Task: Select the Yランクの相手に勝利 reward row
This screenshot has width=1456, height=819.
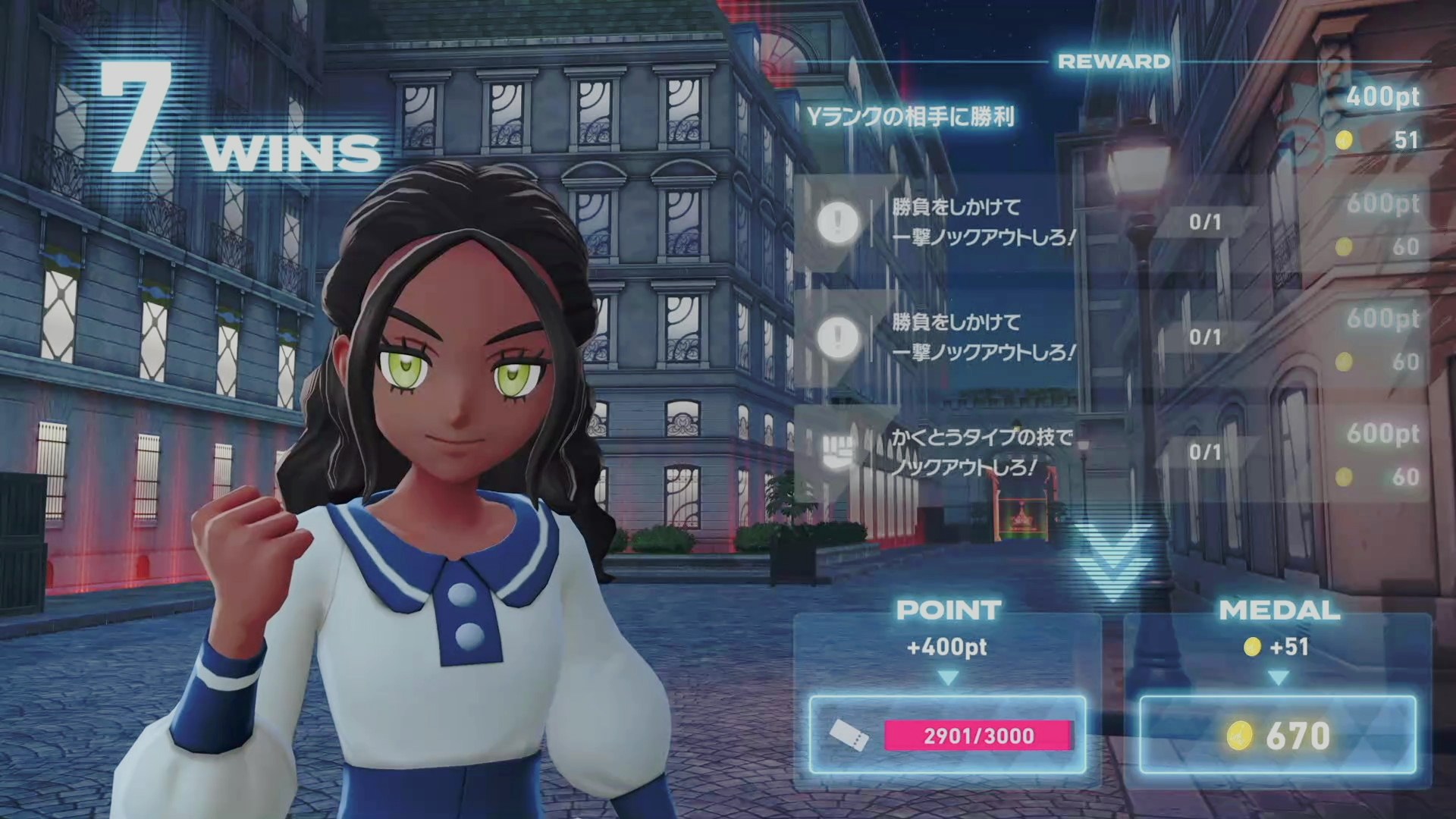Action: [910, 117]
